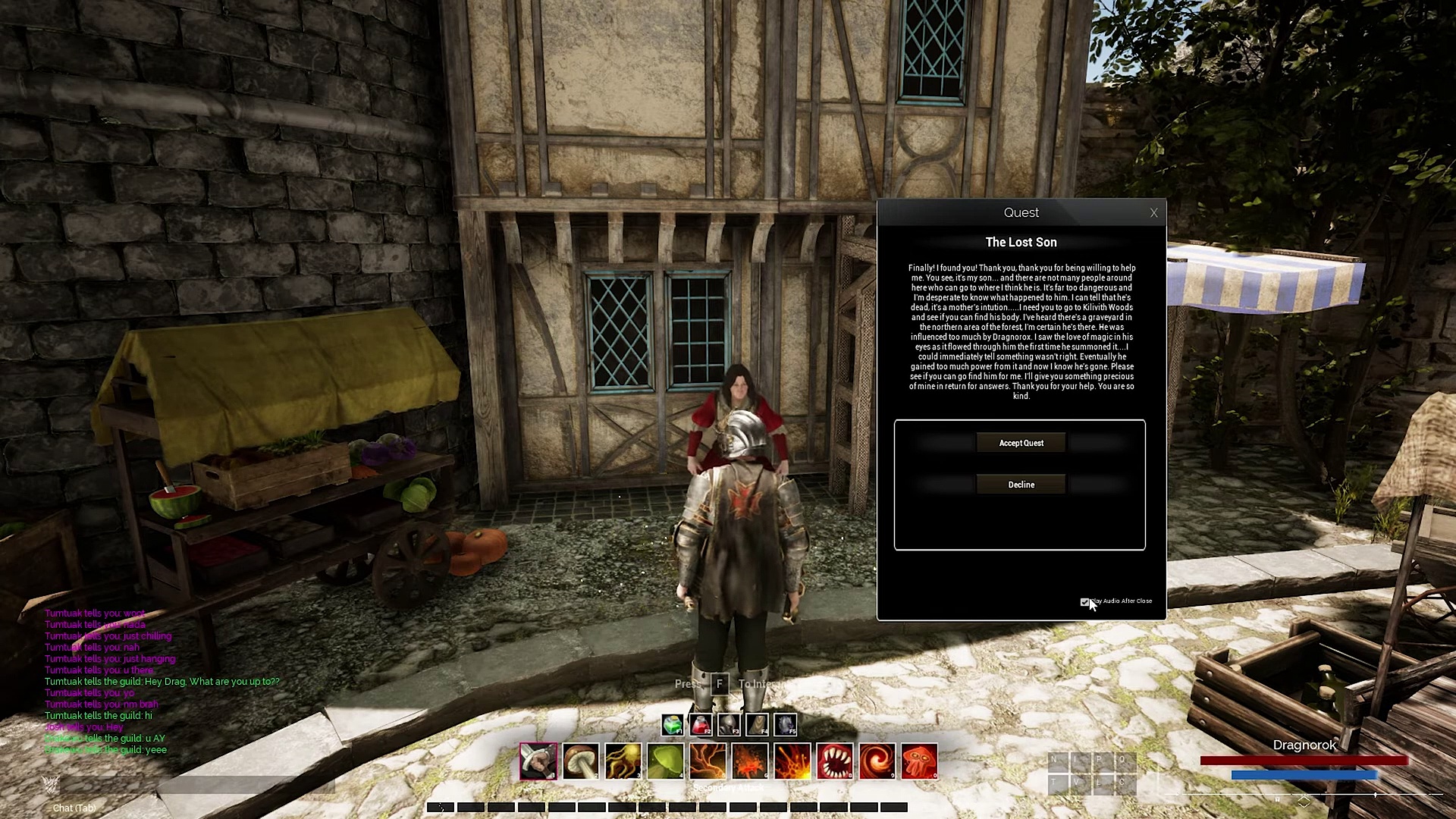Image resolution: width=1456 pixels, height=819 pixels.
Task: Trigger the fiery ground splatter ability
Action: (750, 761)
